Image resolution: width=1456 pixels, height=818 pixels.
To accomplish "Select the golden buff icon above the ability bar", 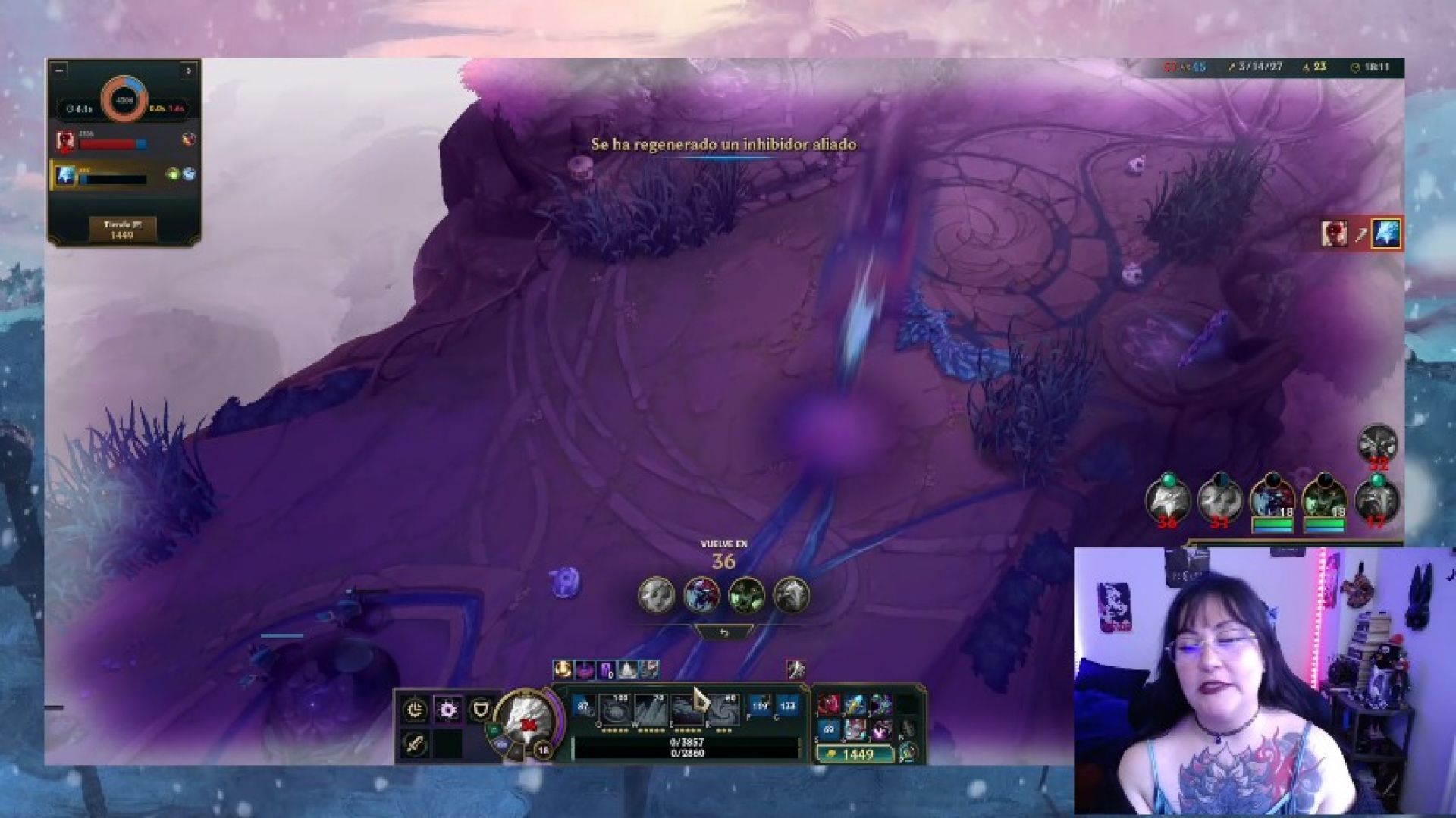I will 563,669.
